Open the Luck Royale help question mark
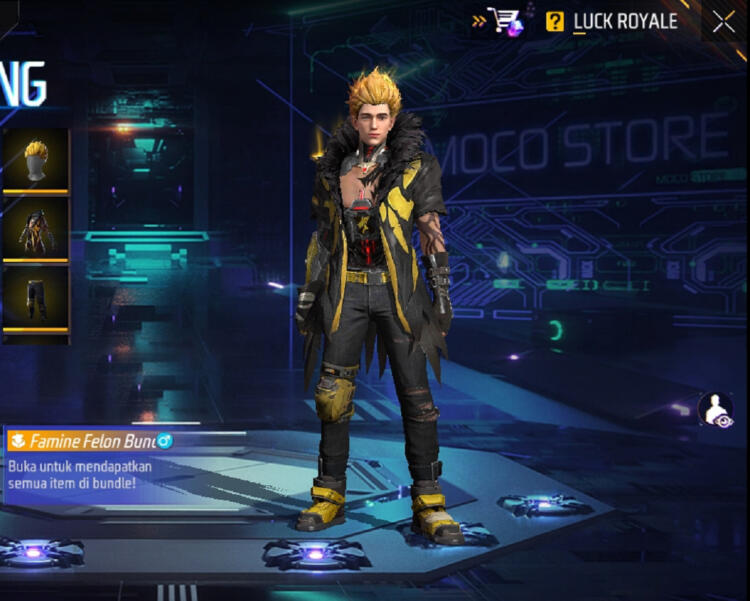Image resolution: width=750 pixels, height=601 pixels. [x=555, y=21]
